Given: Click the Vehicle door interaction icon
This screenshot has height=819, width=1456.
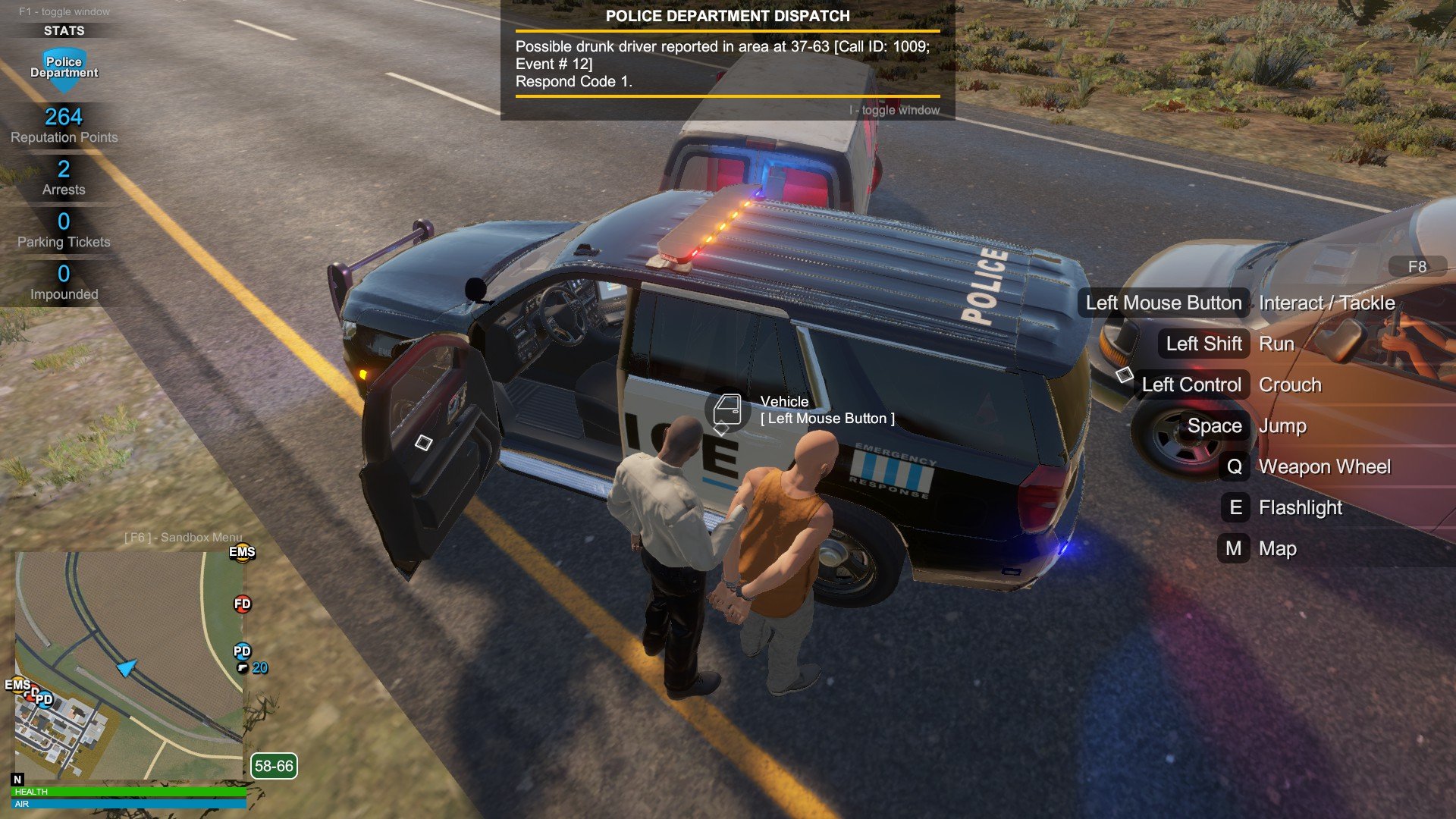Looking at the screenshot, I should pos(727,409).
